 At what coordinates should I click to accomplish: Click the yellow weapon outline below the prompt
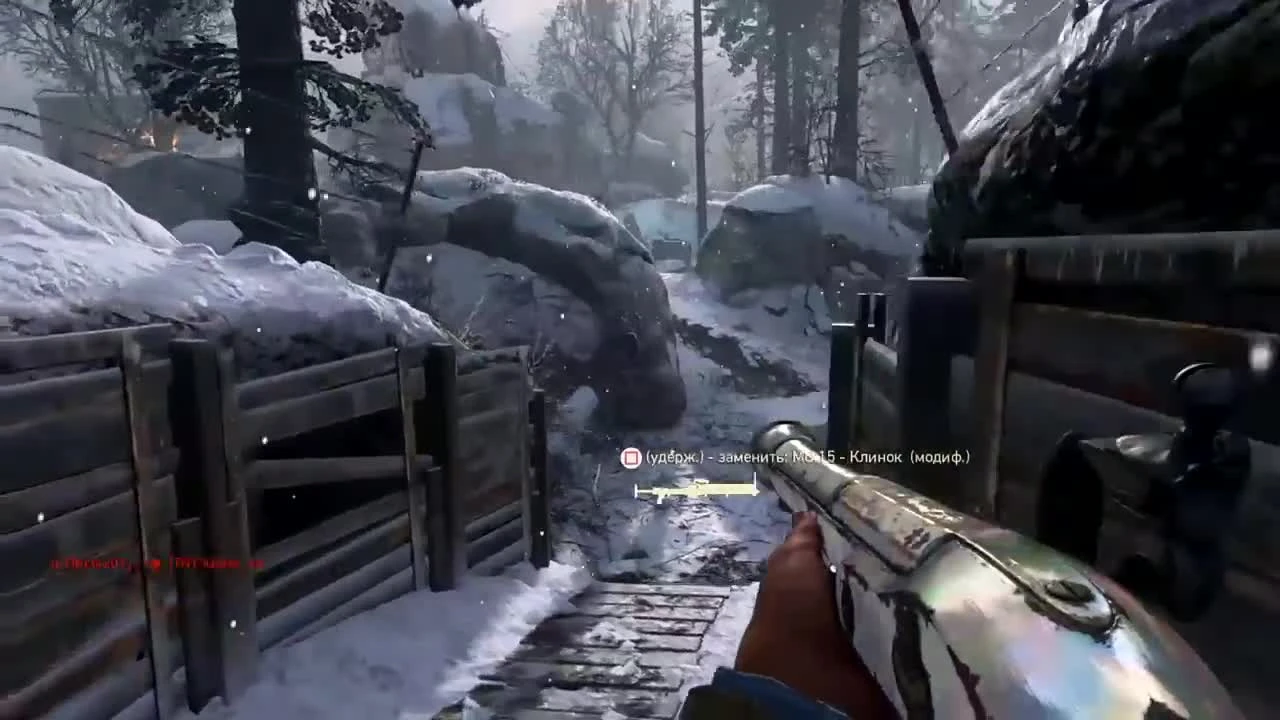click(x=697, y=490)
